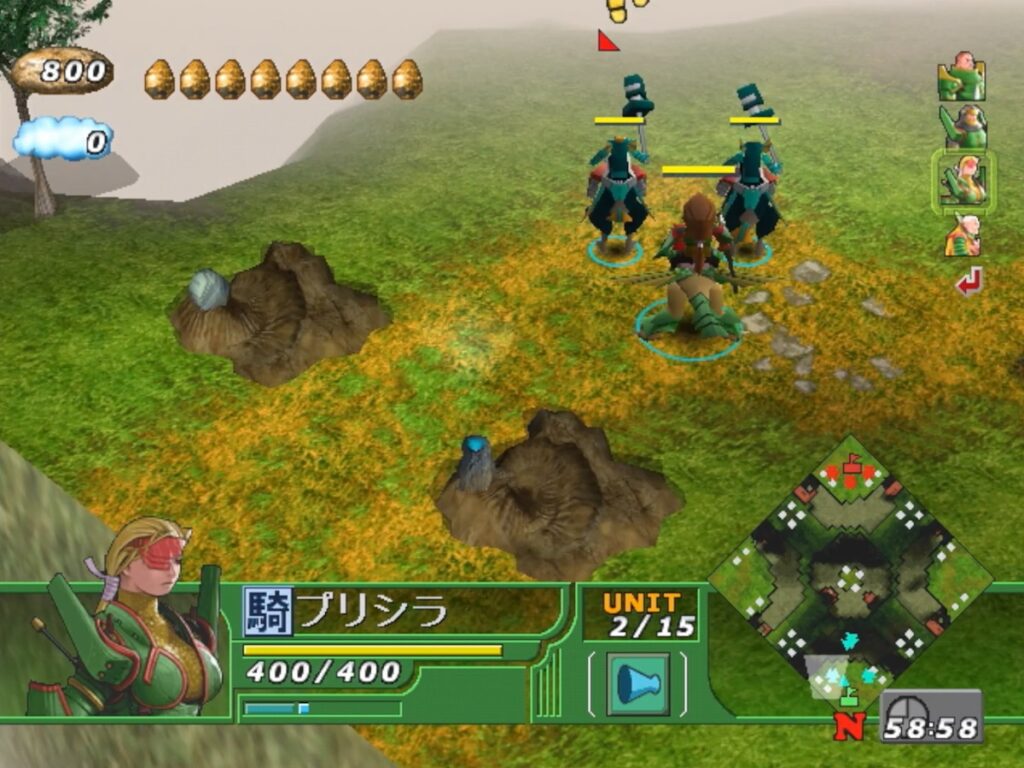This screenshot has width=1024, height=768.
Task: Click the red return arrow icon
Action: click(x=968, y=282)
